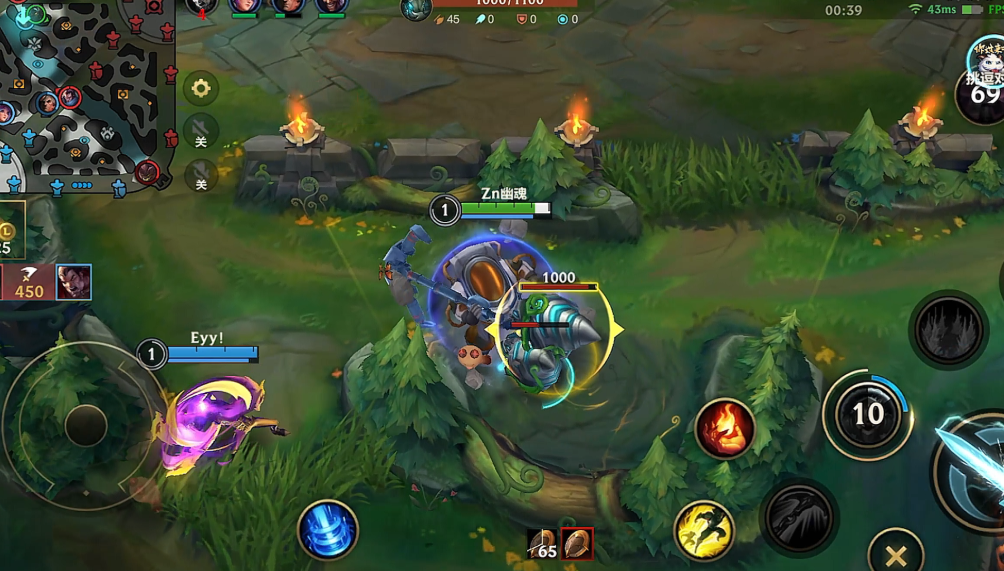Use the yellow Flash summoner spell
Image resolution: width=1004 pixels, height=571 pixels.
pyautogui.click(x=703, y=530)
